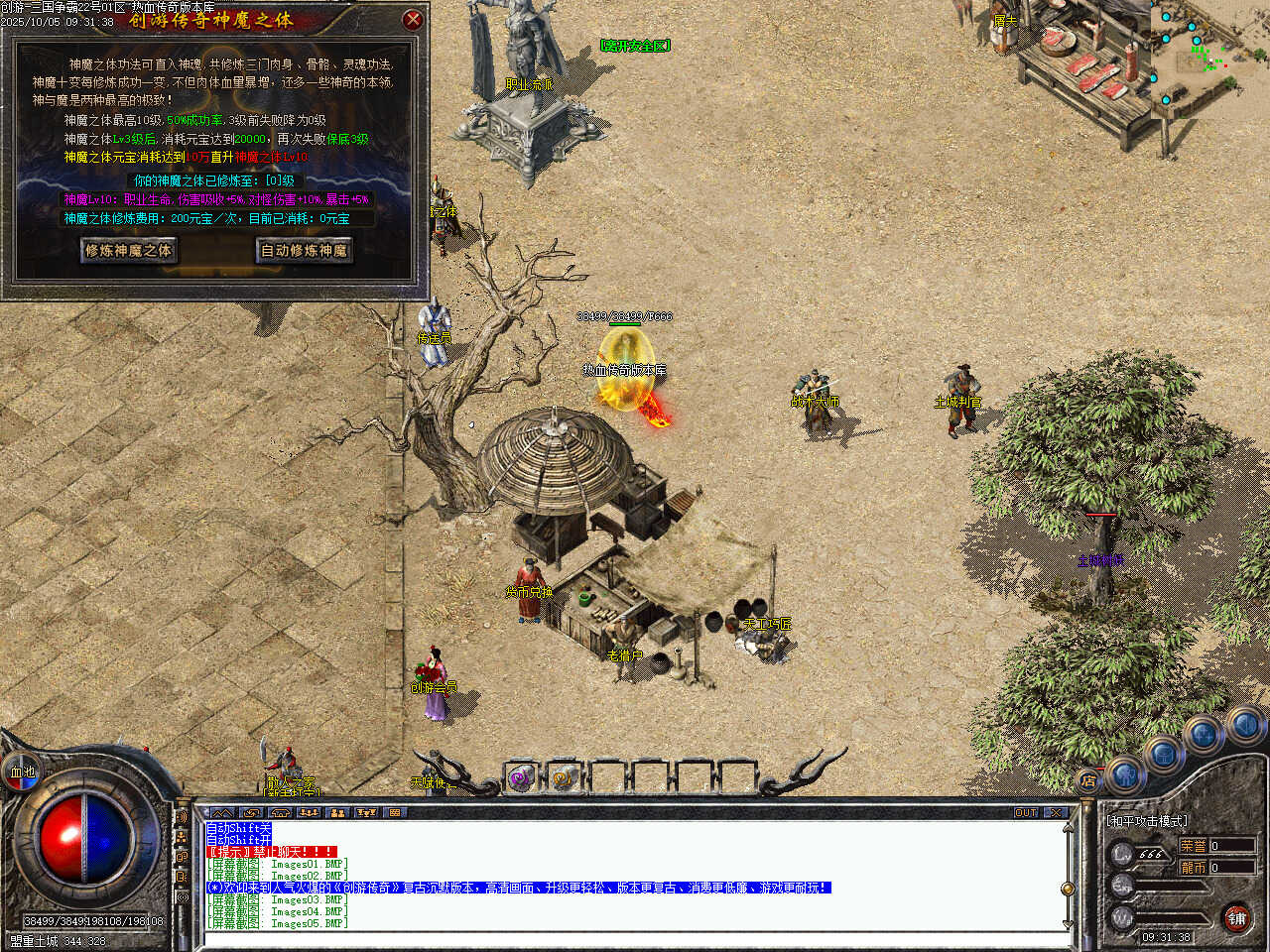This screenshot has height=952, width=1270.
Task: Open the bag orb button
Action: [x=1164, y=755]
